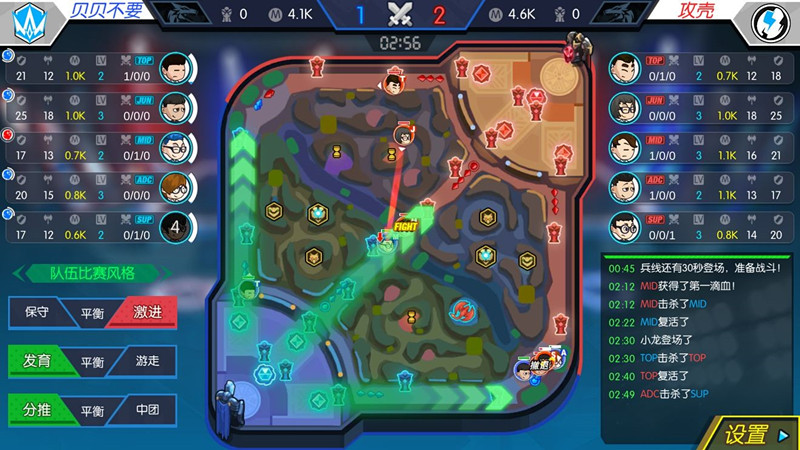Open the 设置 settings button

[x=746, y=433]
